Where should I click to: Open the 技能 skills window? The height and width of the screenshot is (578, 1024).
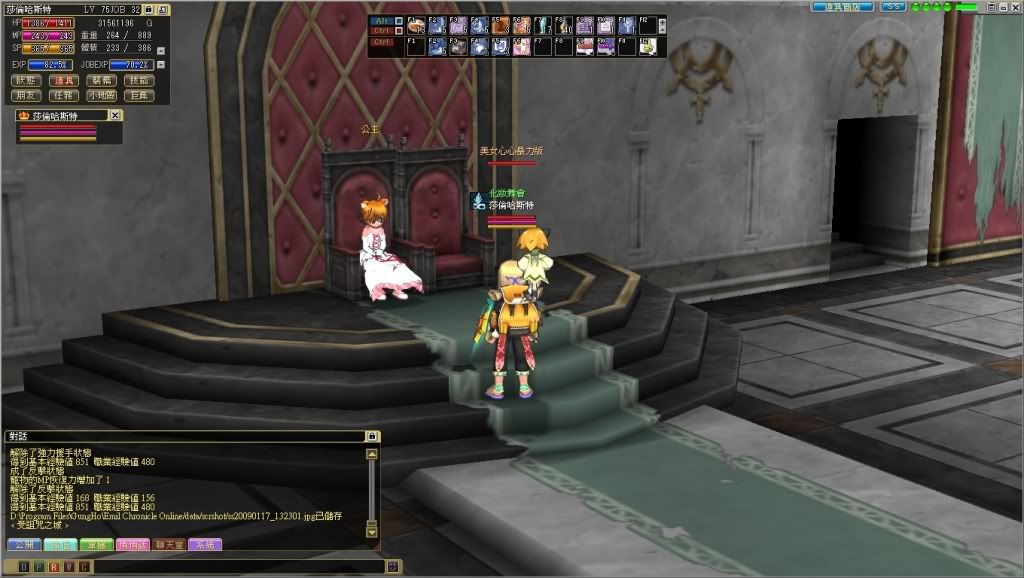click(138, 80)
